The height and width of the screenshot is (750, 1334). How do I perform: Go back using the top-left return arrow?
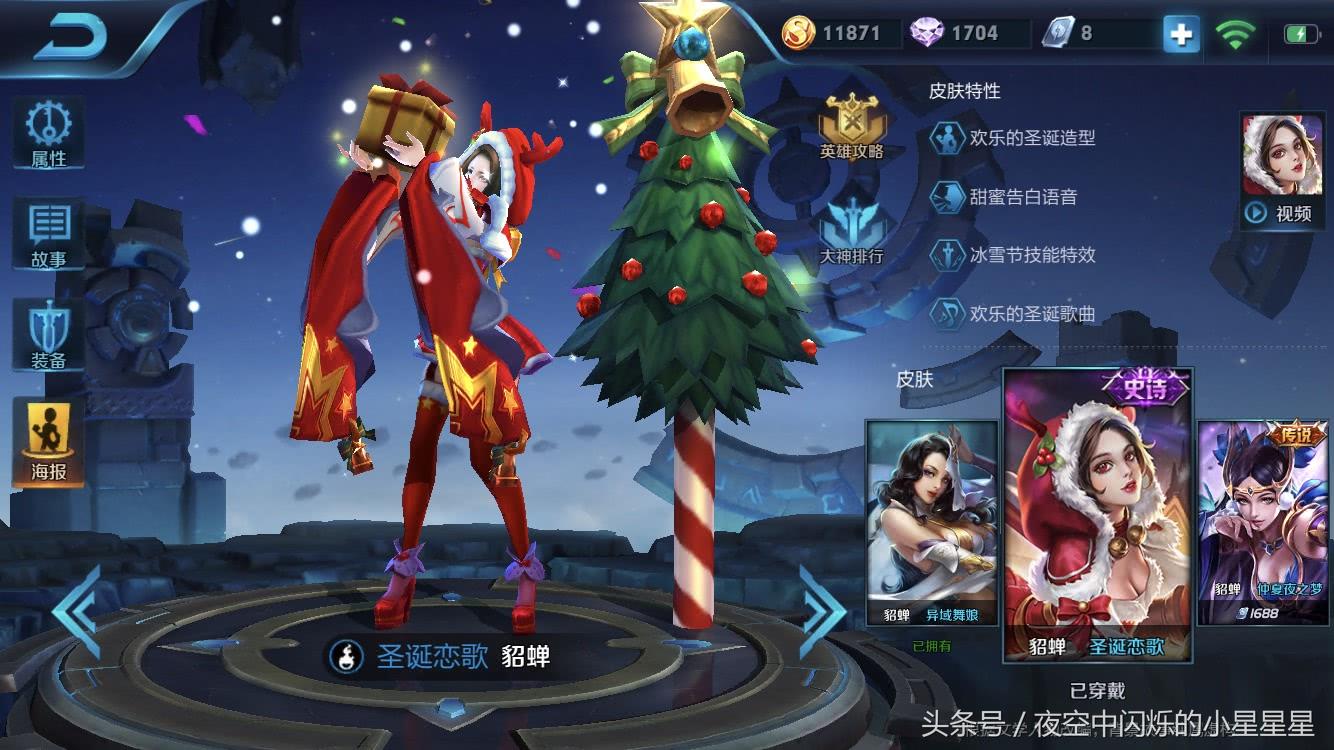point(71,38)
